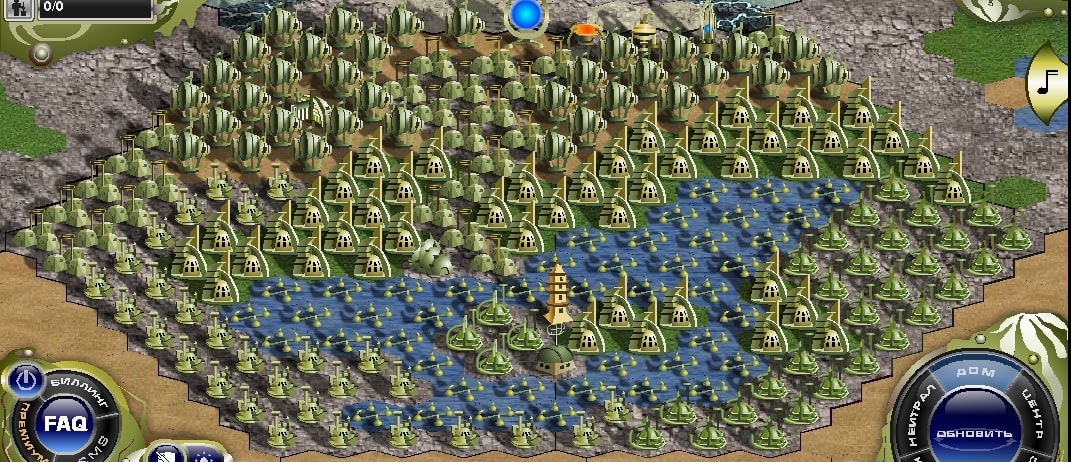
Task: Switch to the Центр map view
Action: [x=1033, y=413]
